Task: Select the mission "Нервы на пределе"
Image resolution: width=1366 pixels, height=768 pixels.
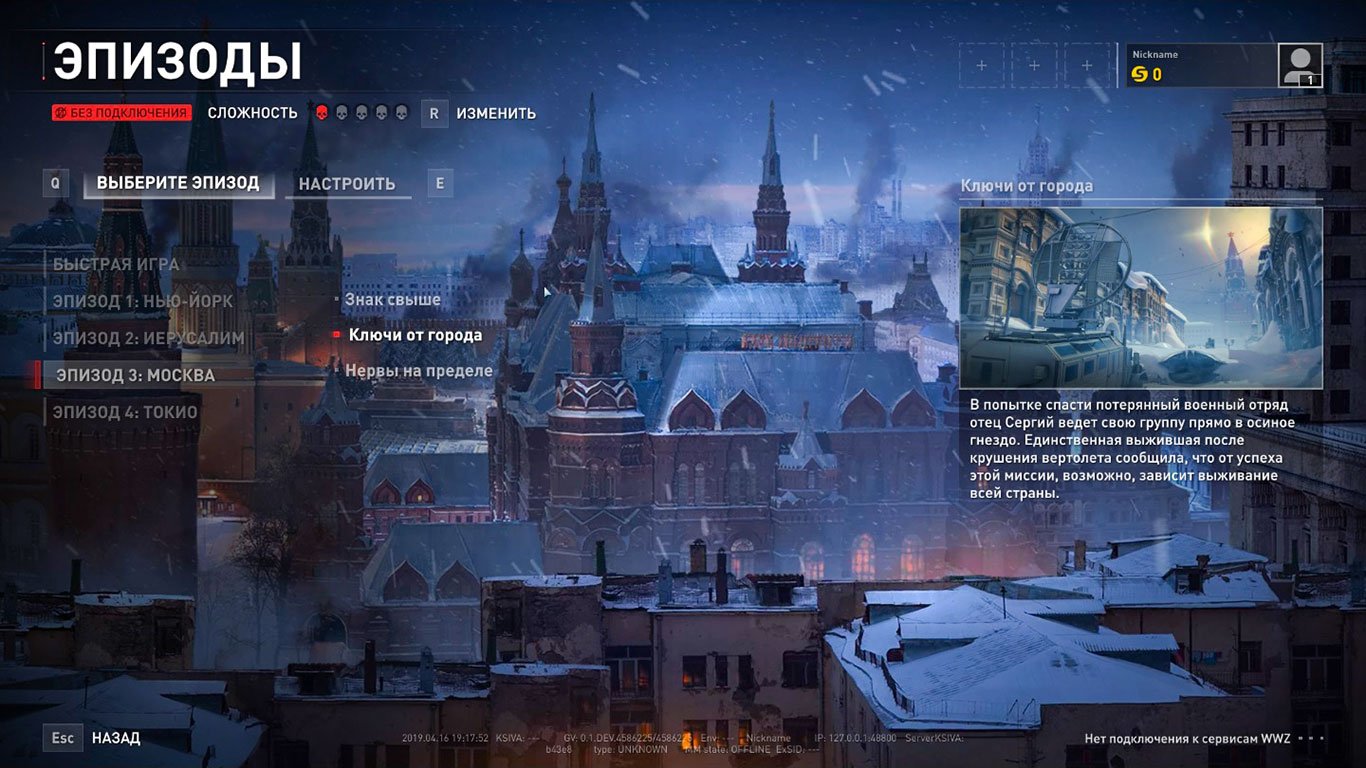Action: (x=416, y=369)
